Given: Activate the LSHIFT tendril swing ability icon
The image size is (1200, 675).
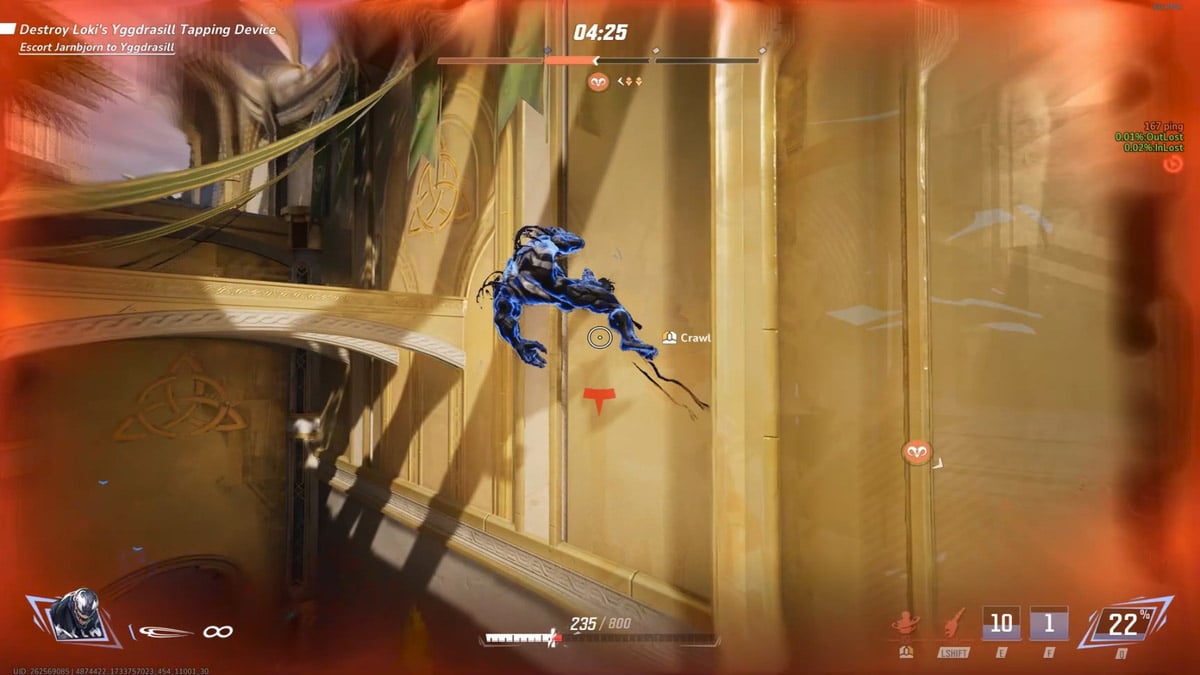Looking at the screenshot, I should click(x=951, y=624).
